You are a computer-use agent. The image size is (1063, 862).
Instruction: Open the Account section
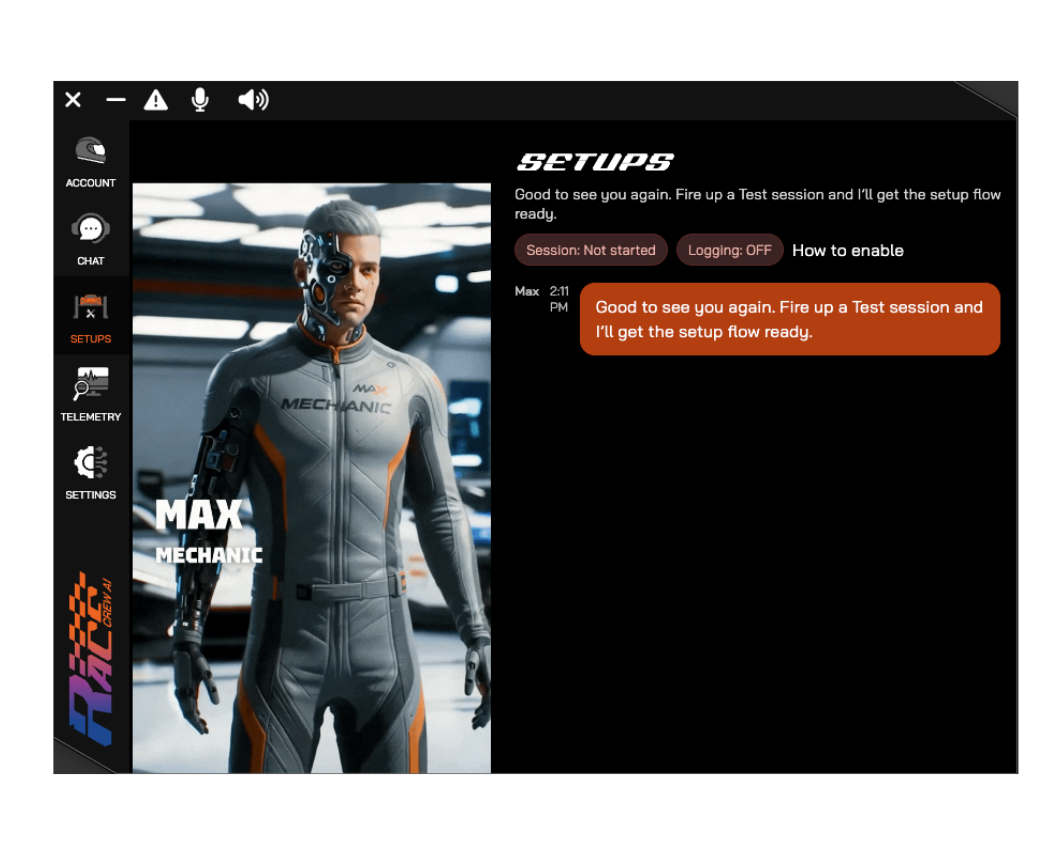coord(91,161)
